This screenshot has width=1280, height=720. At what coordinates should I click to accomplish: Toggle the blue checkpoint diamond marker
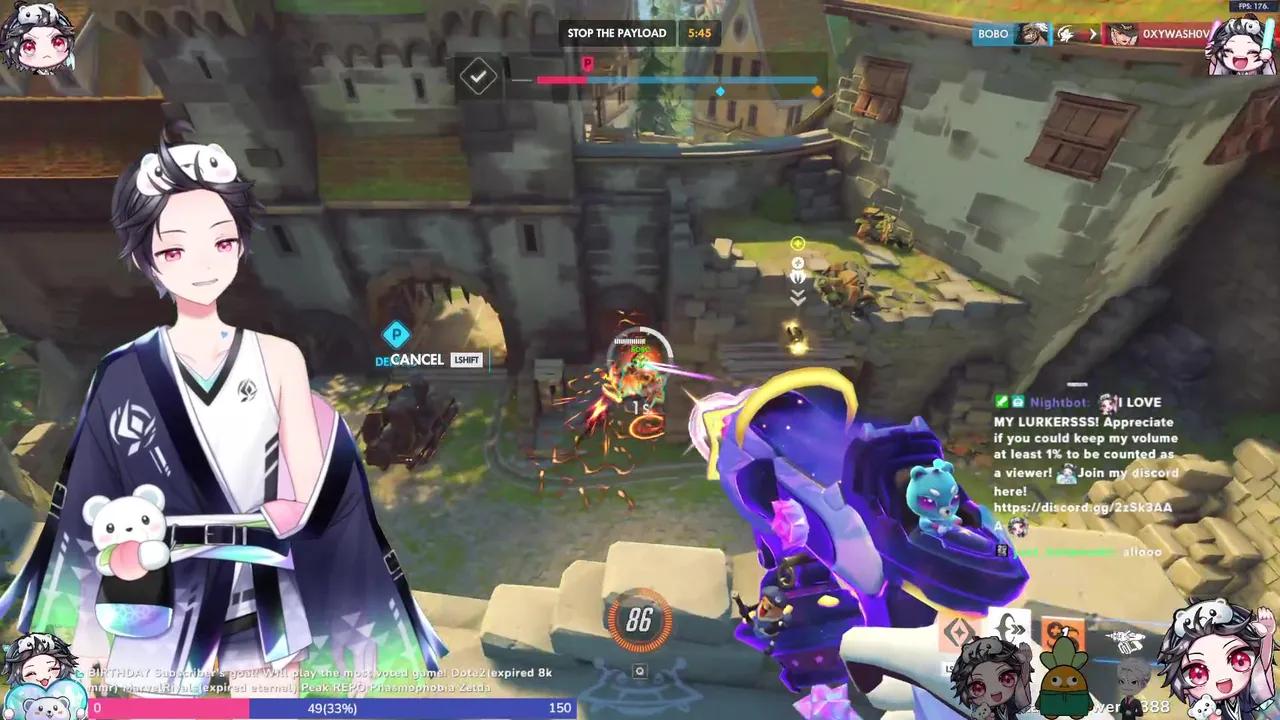720,90
